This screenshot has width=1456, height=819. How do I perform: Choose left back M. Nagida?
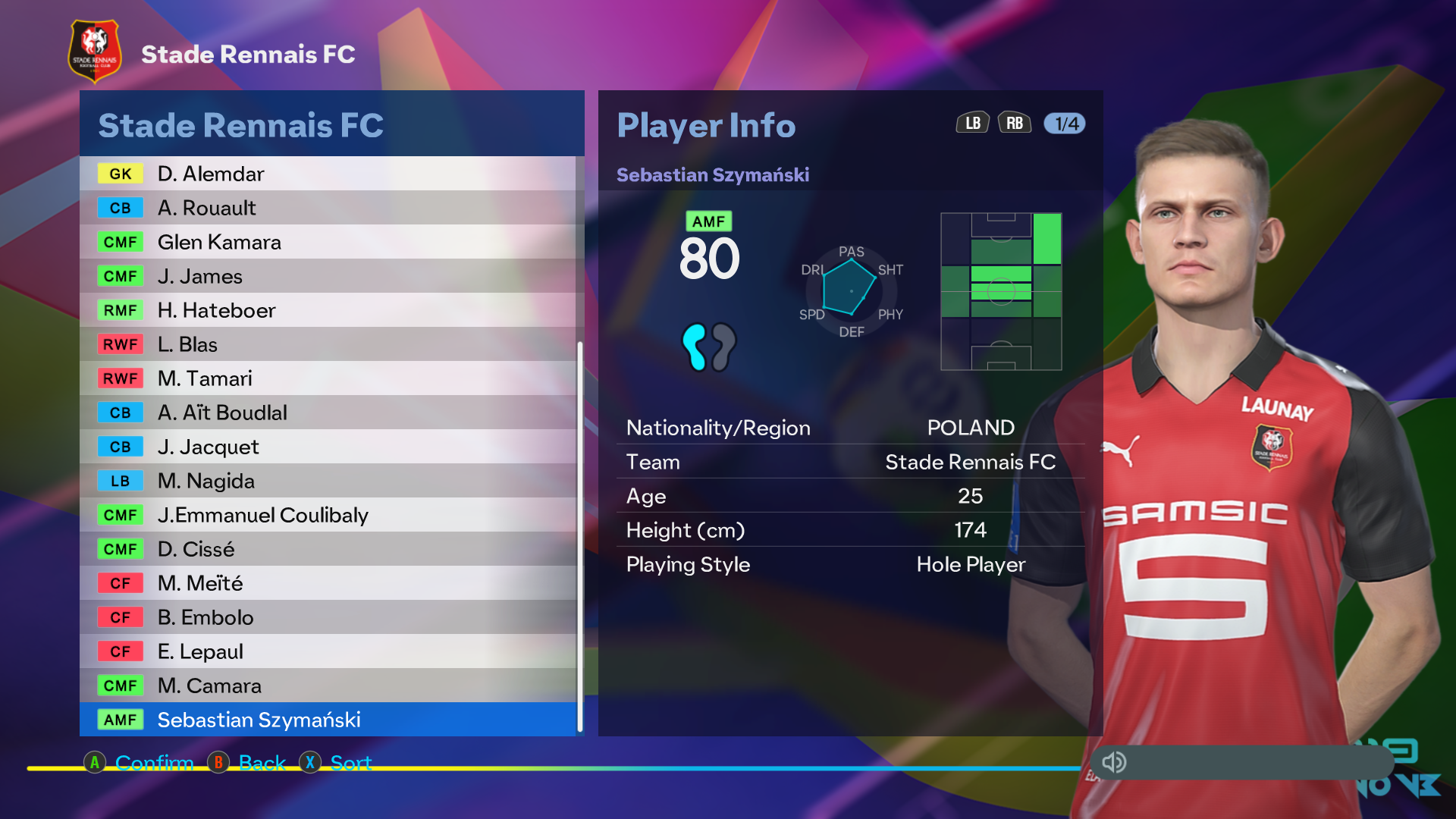coord(328,481)
